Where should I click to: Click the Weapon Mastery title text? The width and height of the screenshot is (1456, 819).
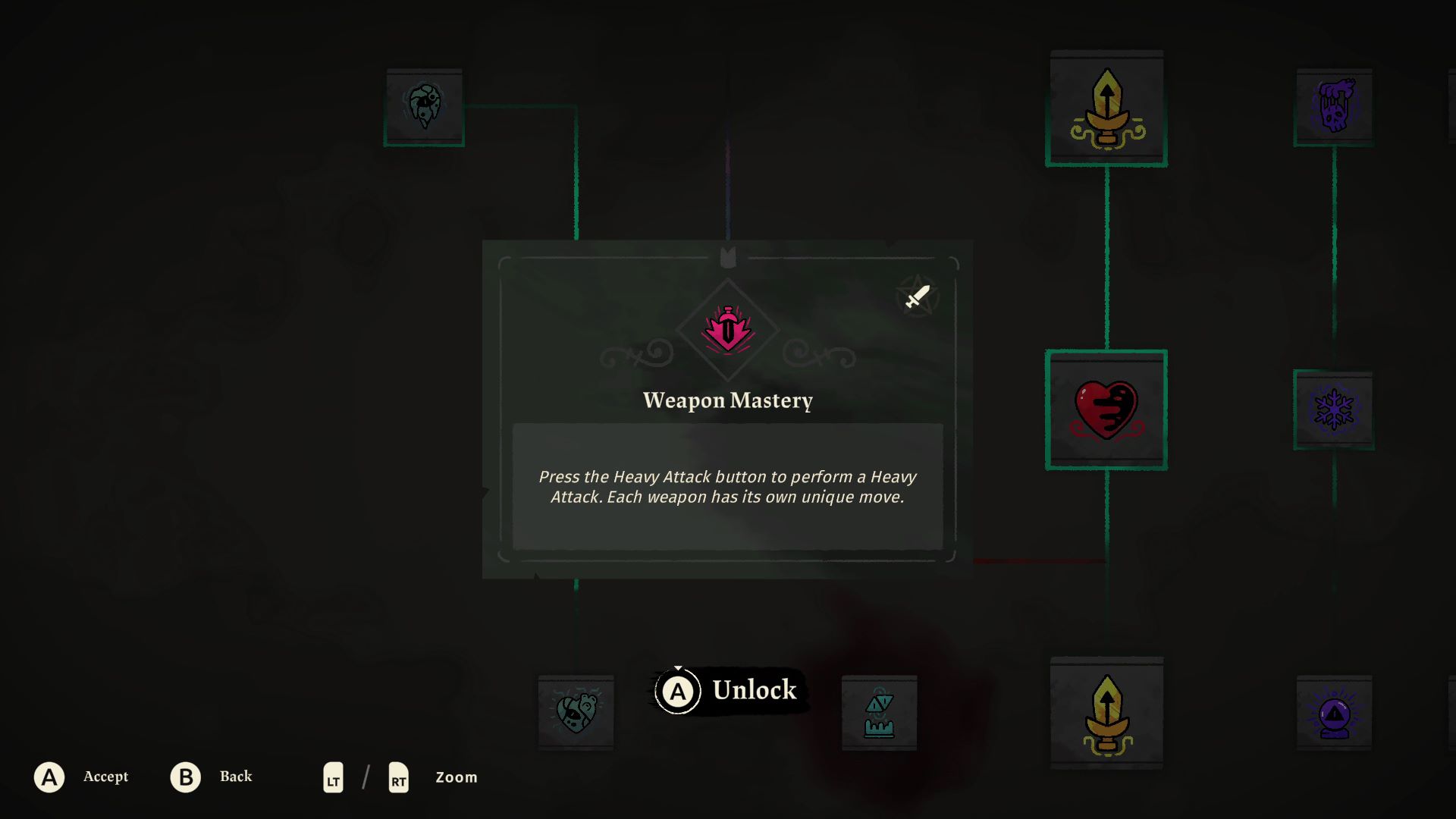pos(726,400)
